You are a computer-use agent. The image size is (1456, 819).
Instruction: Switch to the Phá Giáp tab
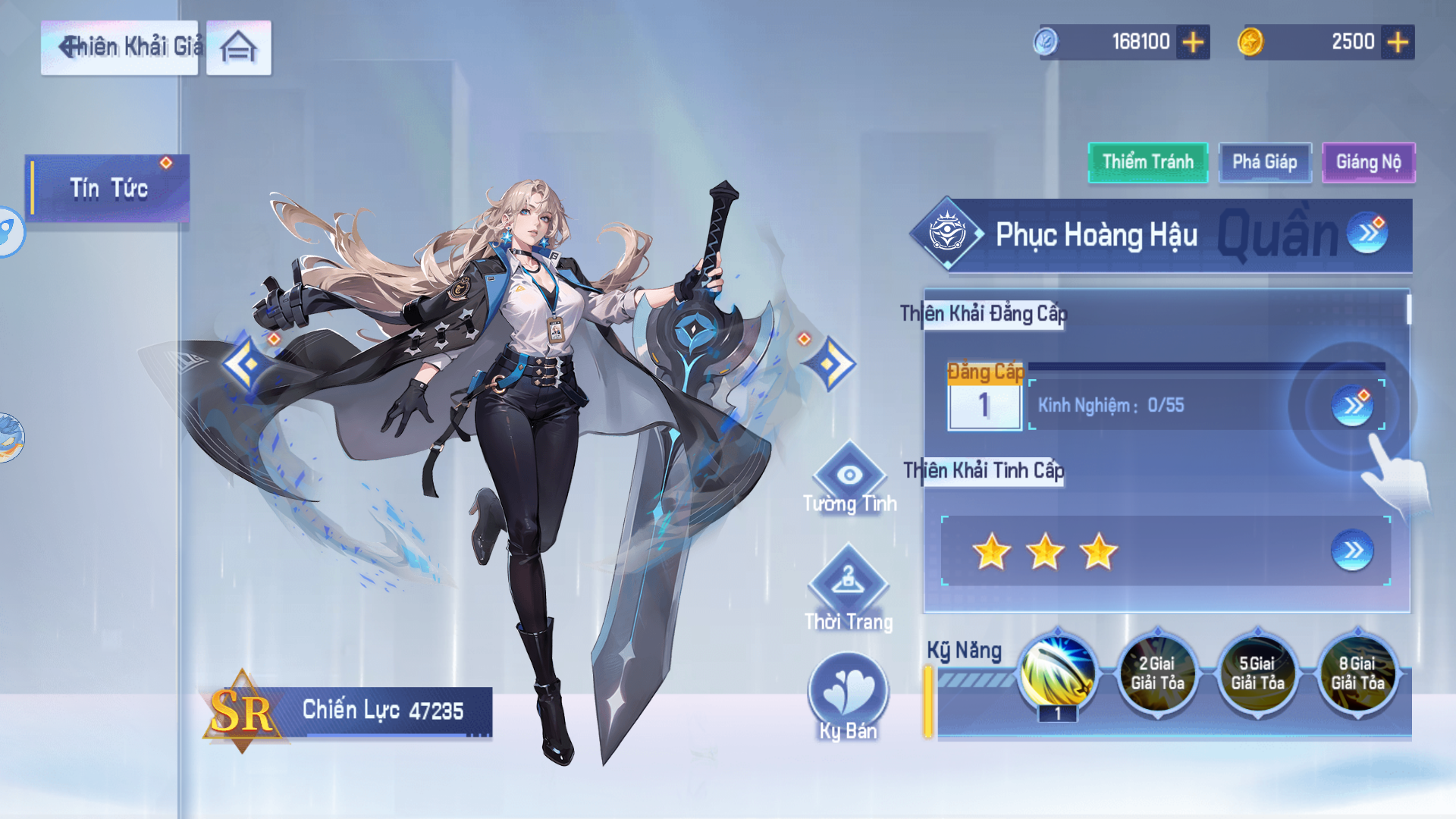tap(1264, 162)
